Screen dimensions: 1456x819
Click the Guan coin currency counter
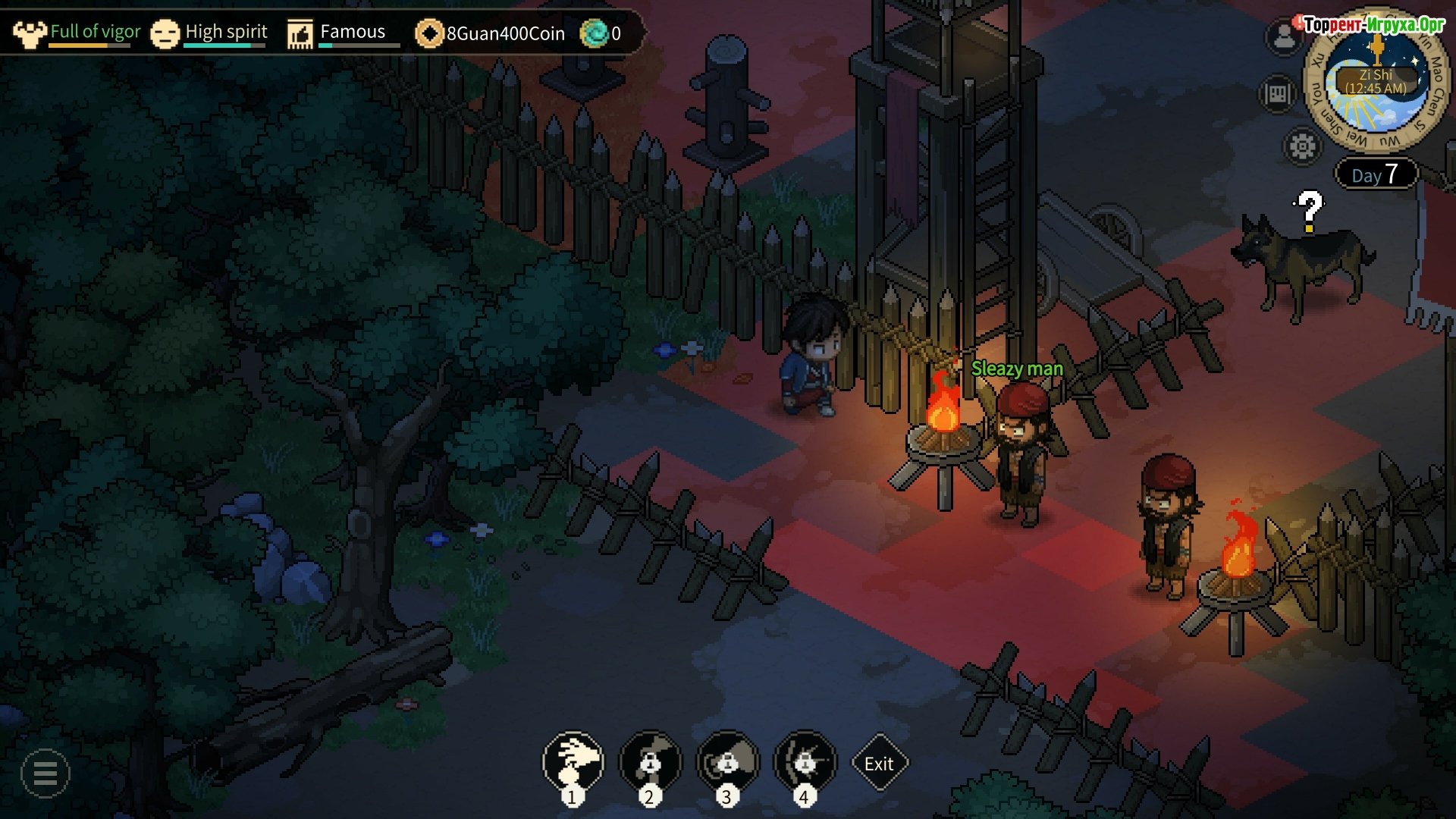(x=491, y=33)
